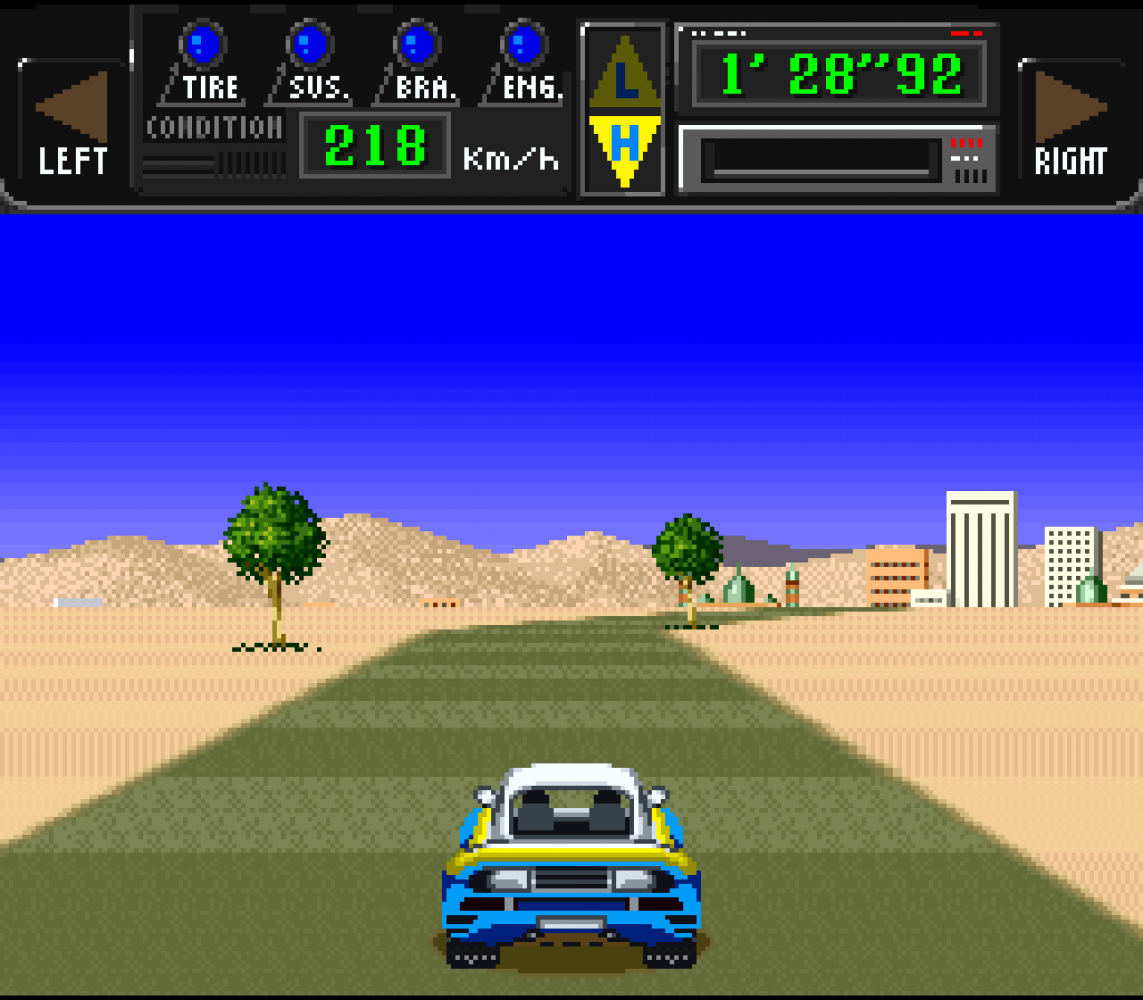
Task: Select the TIRE condition light
Action: click(x=203, y=44)
